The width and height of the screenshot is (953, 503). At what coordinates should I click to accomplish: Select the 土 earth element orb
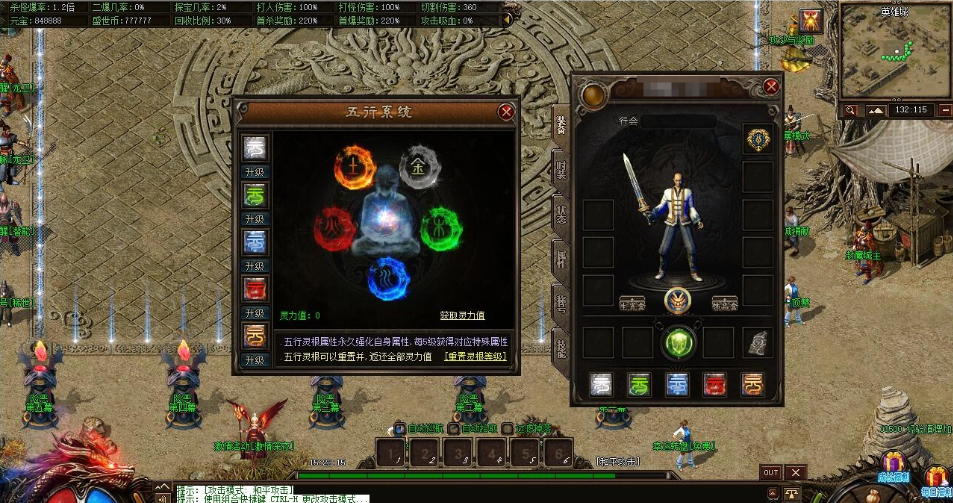click(352, 165)
